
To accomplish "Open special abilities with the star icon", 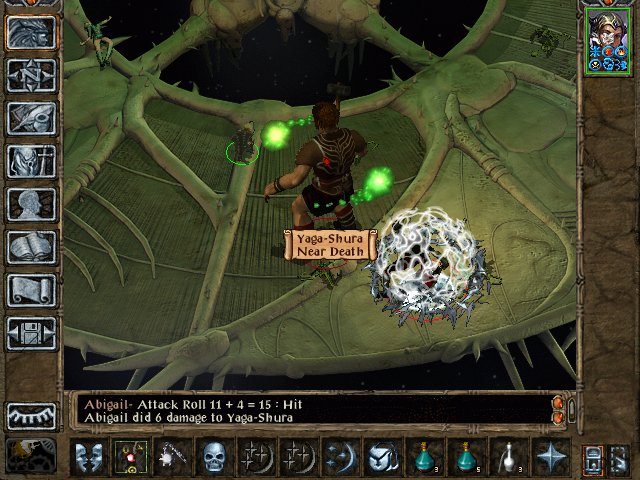I will (x=549, y=457).
